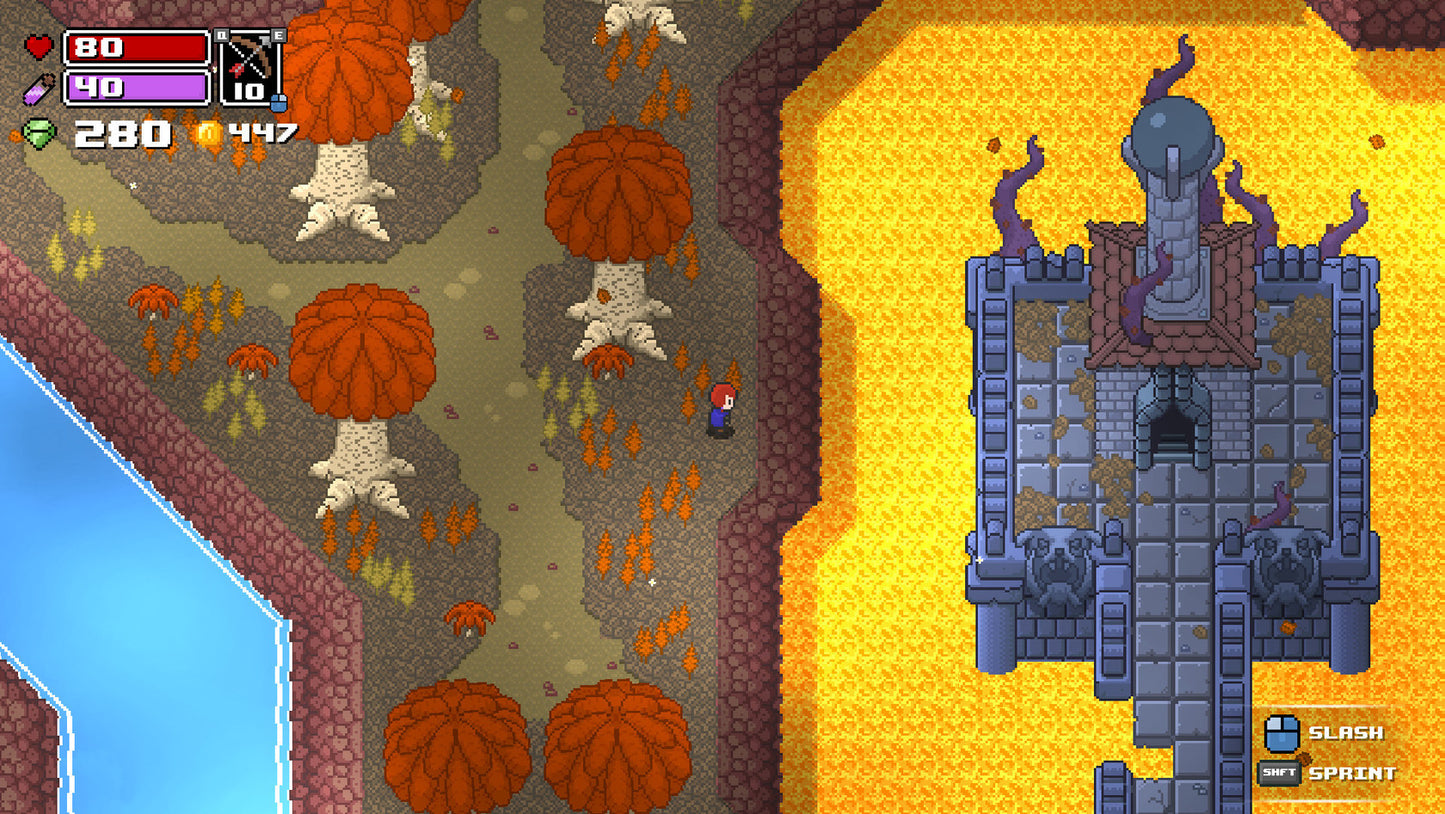Click the SLASH label text

pyautogui.click(x=1345, y=733)
